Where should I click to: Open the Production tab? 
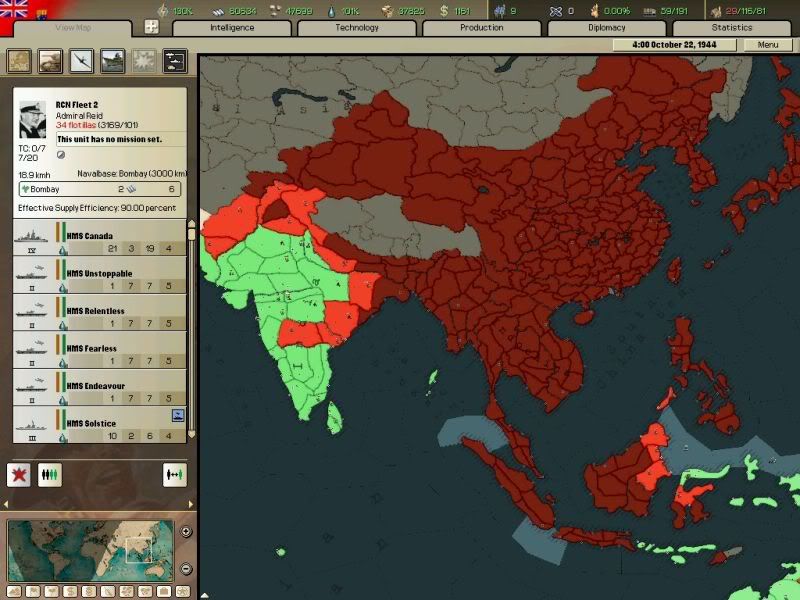pyautogui.click(x=481, y=28)
